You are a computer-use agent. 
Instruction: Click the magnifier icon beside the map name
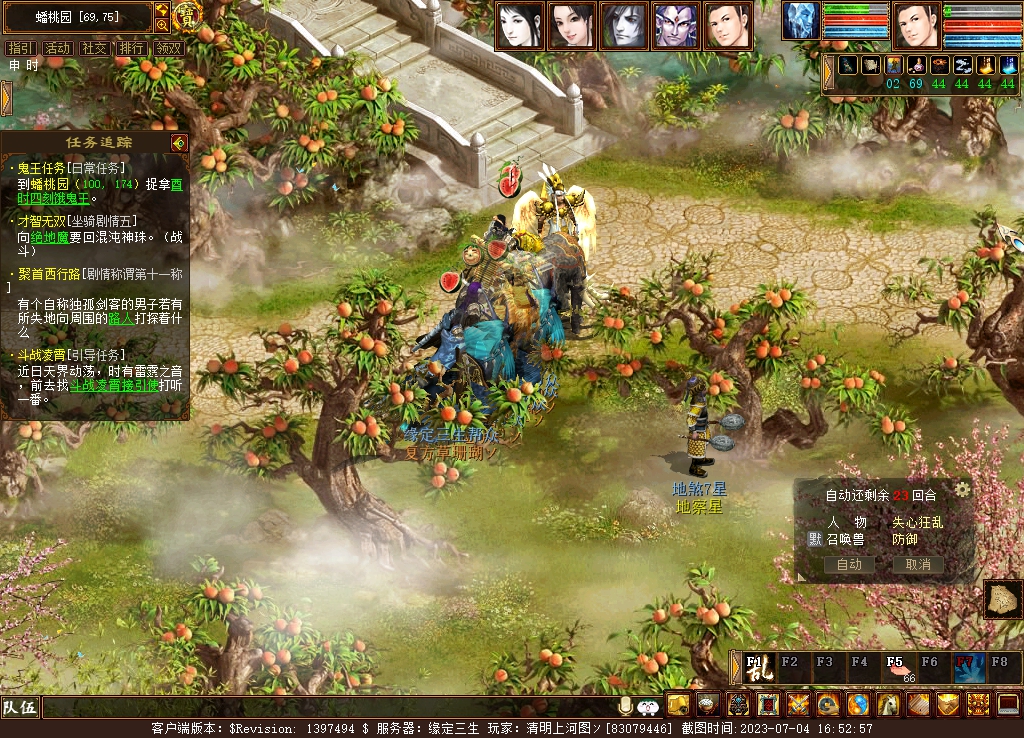tap(162, 25)
